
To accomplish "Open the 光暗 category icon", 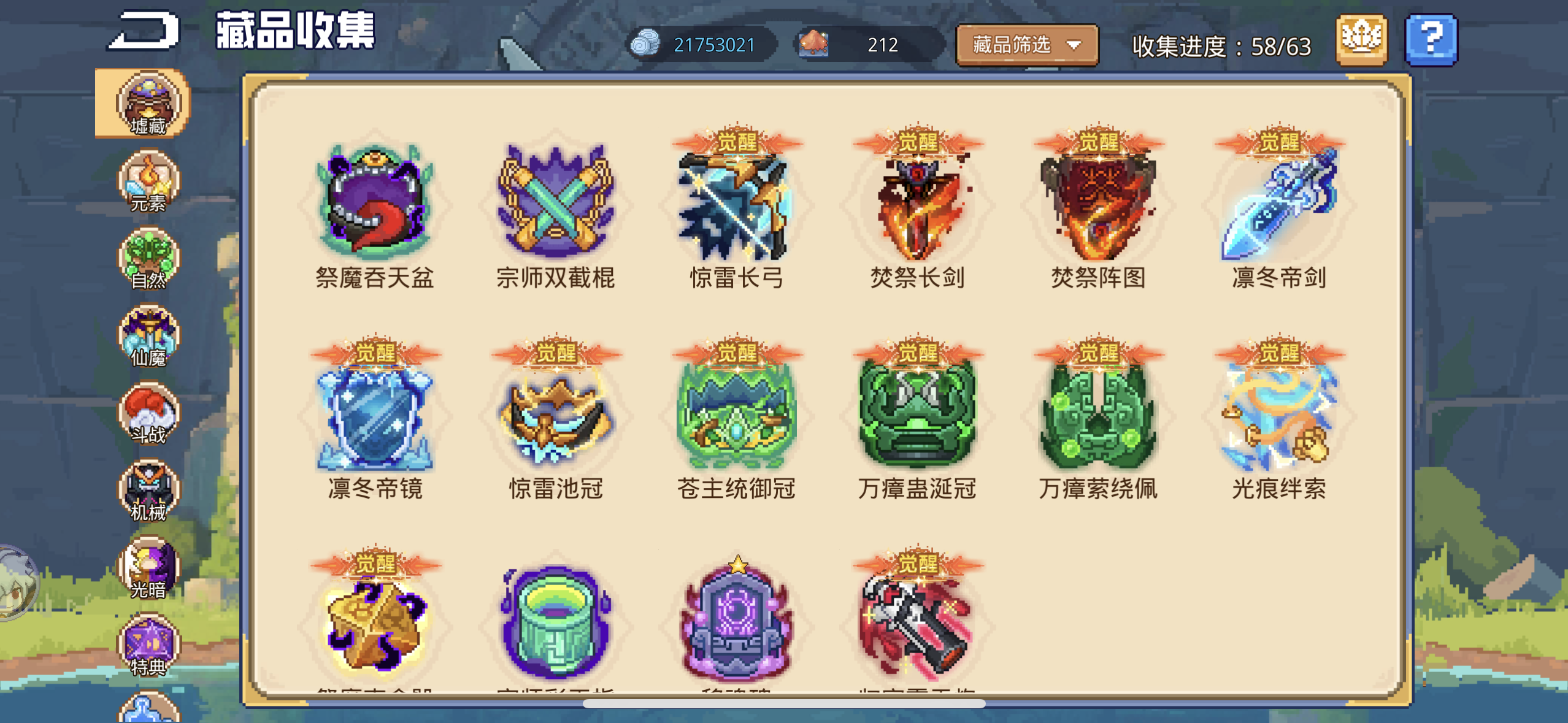I will (149, 567).
